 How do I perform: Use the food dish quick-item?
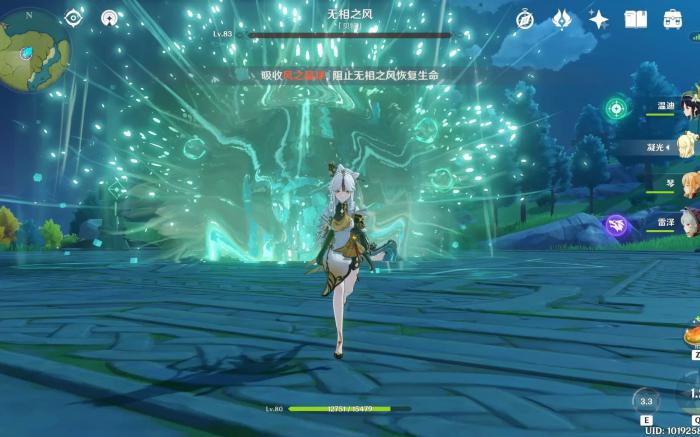691,337
